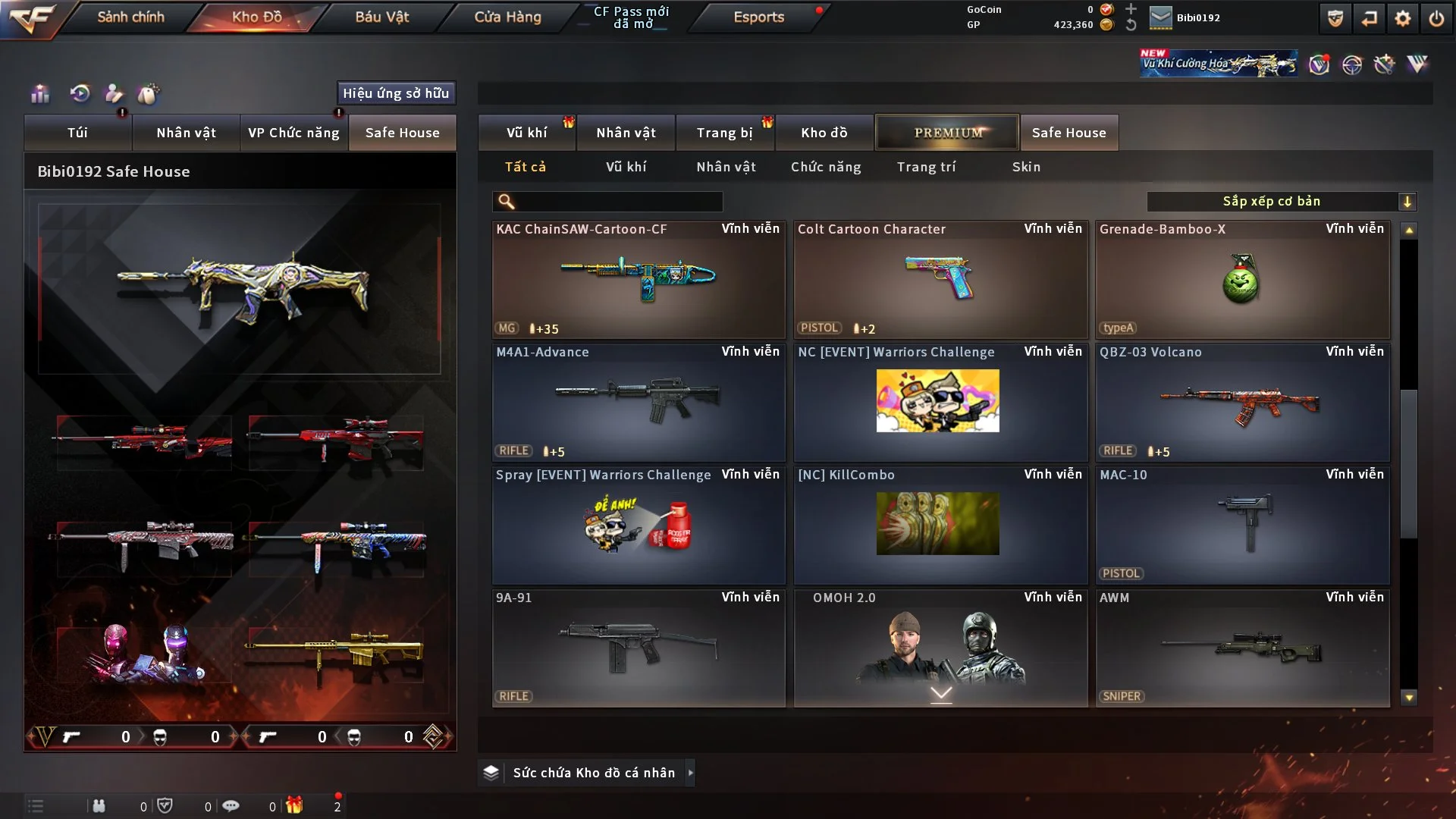Image resolution: width=1456 pixels, height=819 pixels.
Task: Select the VP Chức năng tab
Action: (293, 133)
